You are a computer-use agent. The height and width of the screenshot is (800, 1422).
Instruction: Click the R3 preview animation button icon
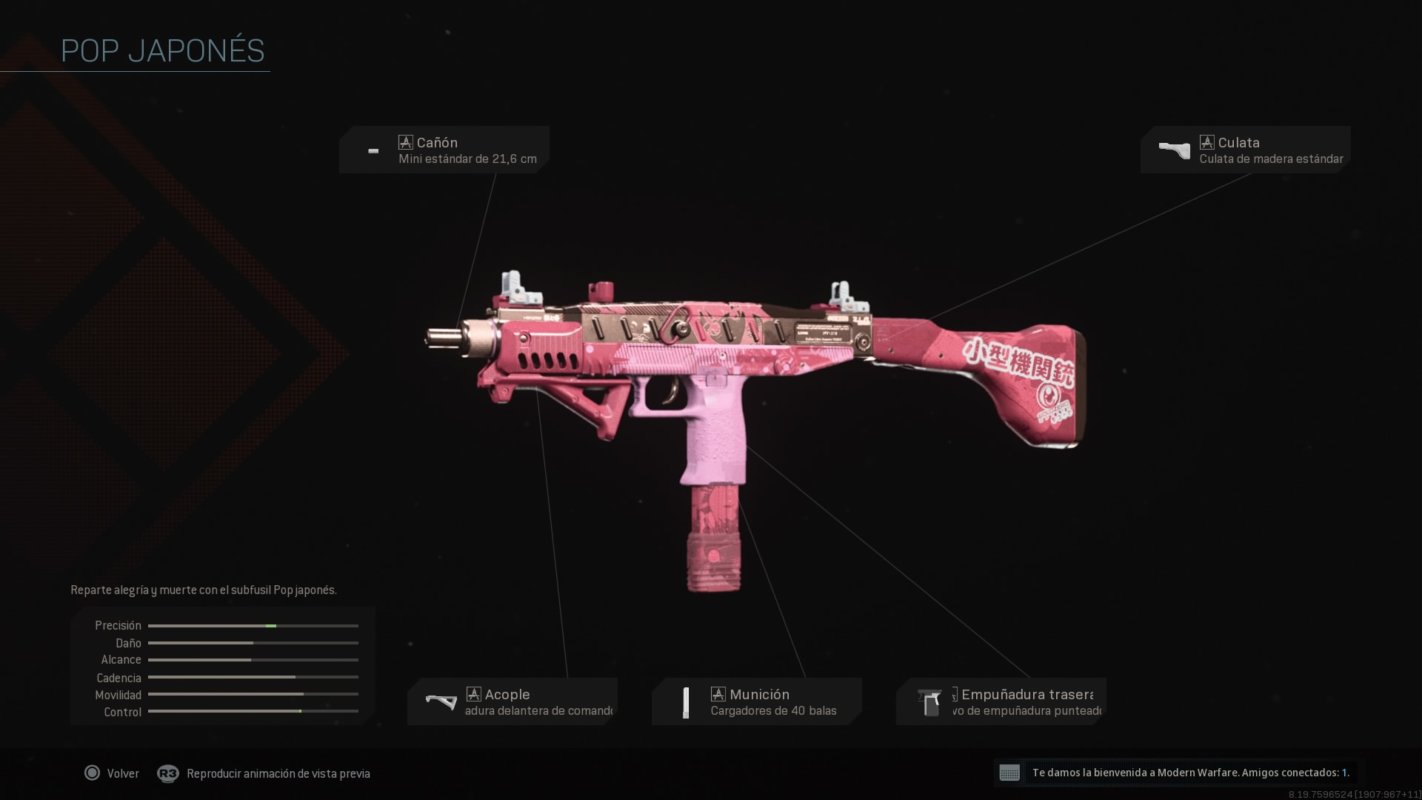pos(166,773)
